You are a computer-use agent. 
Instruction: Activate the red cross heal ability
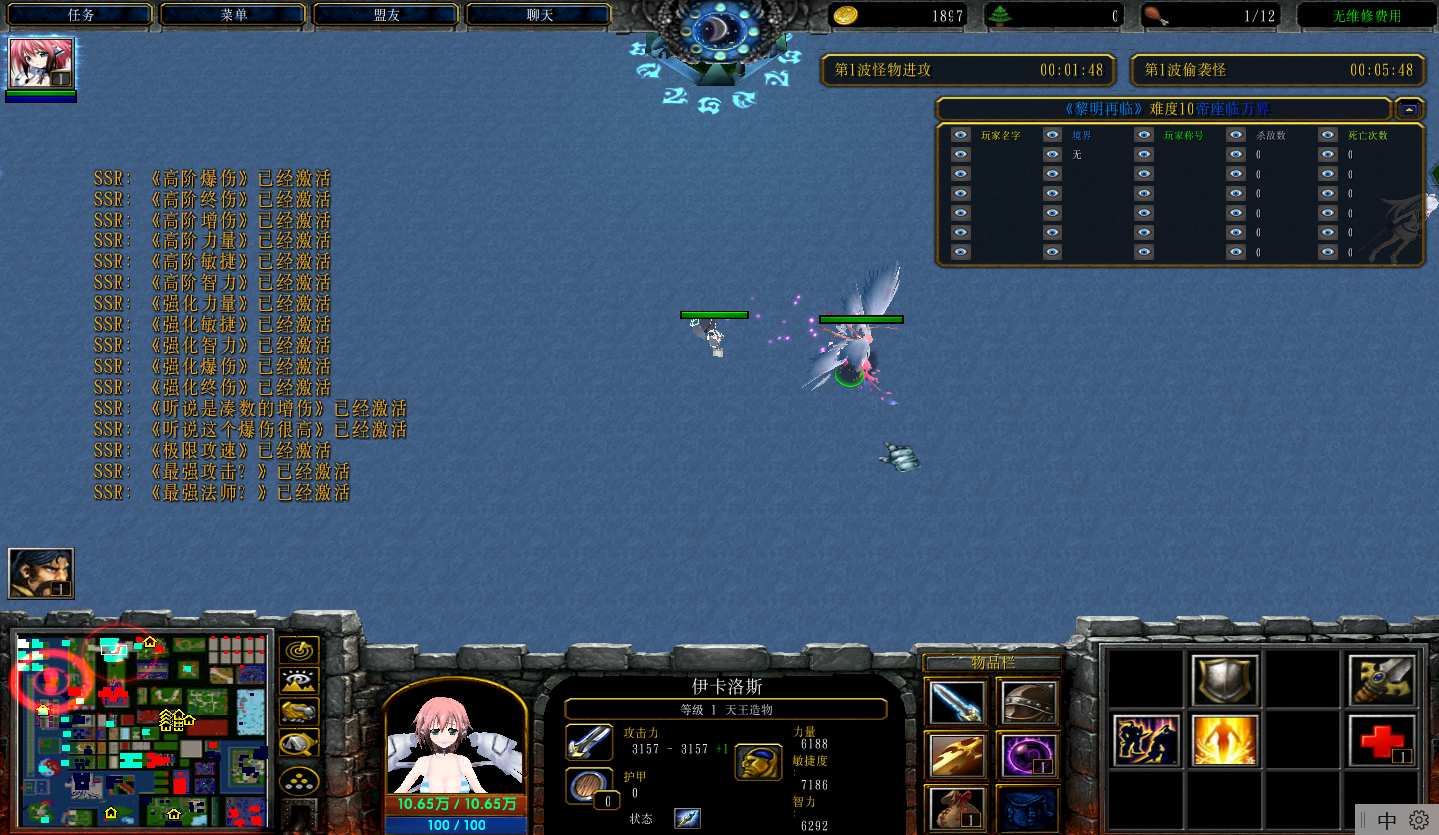point(1381,740)
